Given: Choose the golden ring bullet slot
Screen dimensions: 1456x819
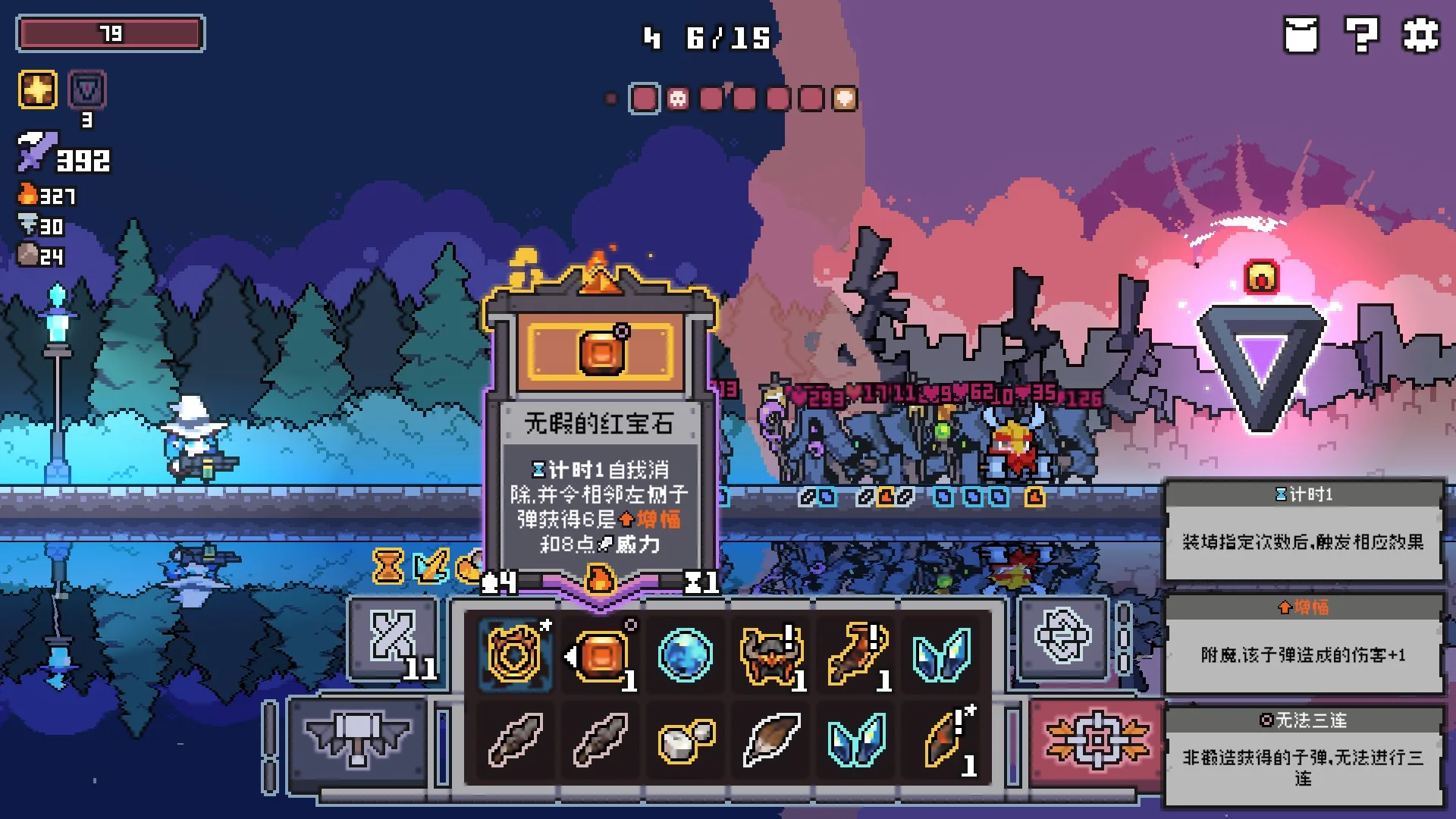Looking at the screenshot, I should 515,654.
